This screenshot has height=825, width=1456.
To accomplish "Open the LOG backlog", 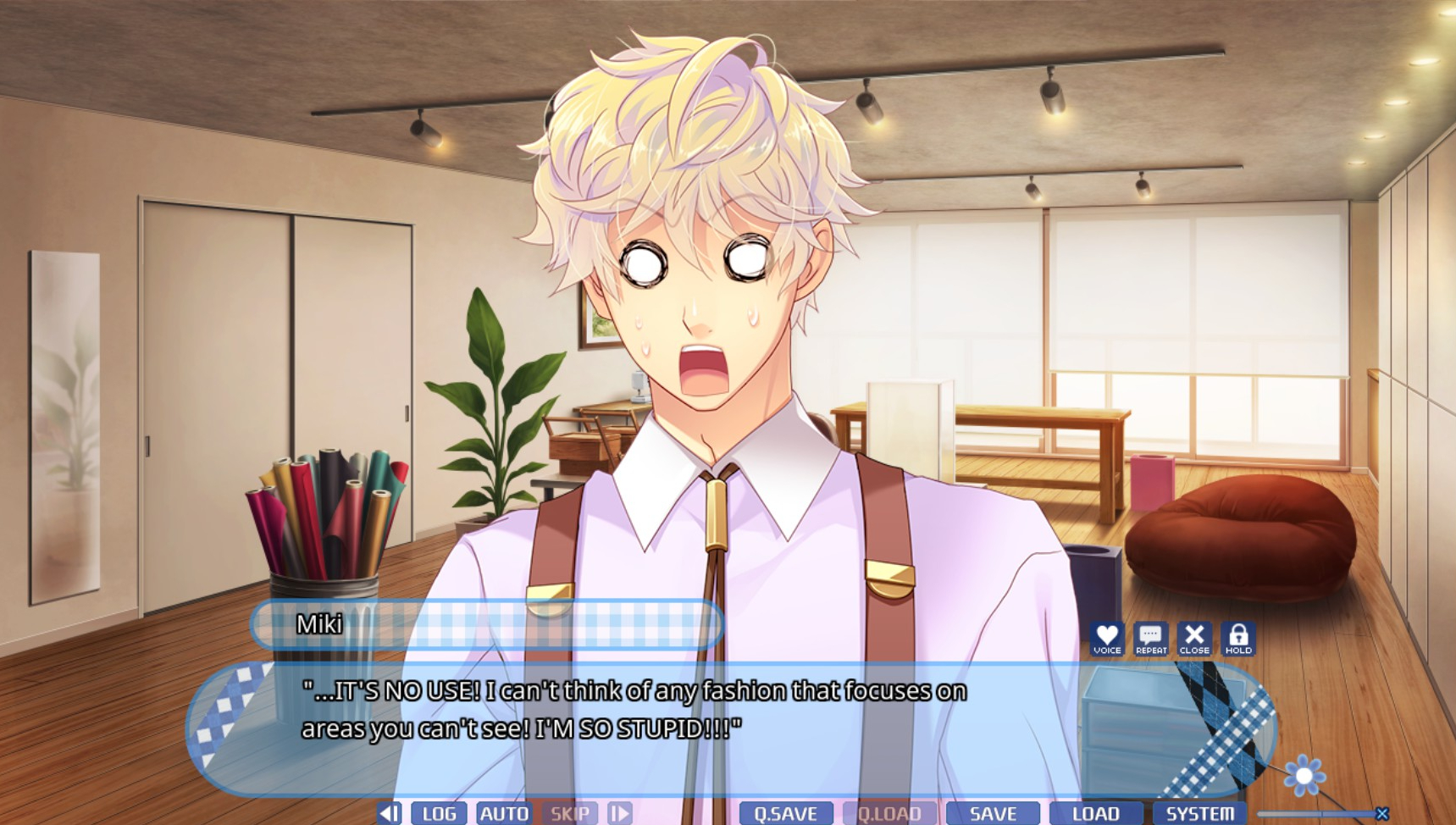I will [439, 813].
